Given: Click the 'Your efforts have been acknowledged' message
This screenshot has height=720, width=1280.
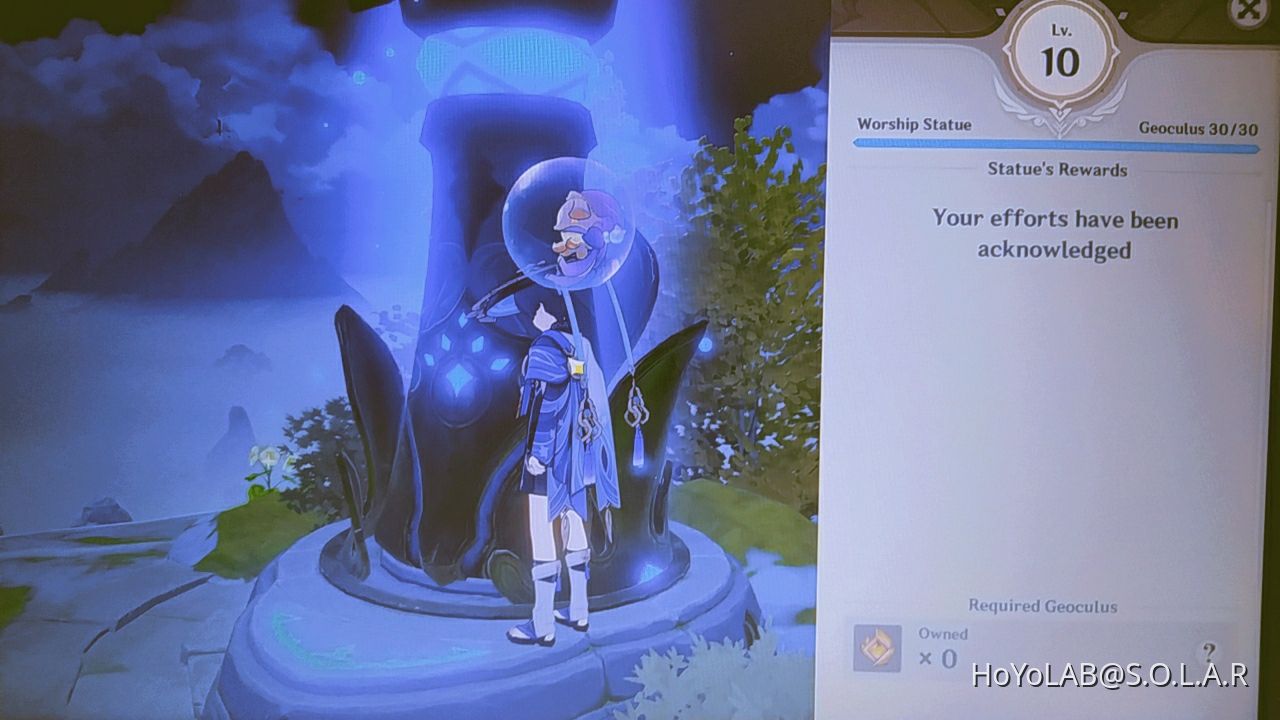Looking at the screenshot, I should (x=1054, y=235).
